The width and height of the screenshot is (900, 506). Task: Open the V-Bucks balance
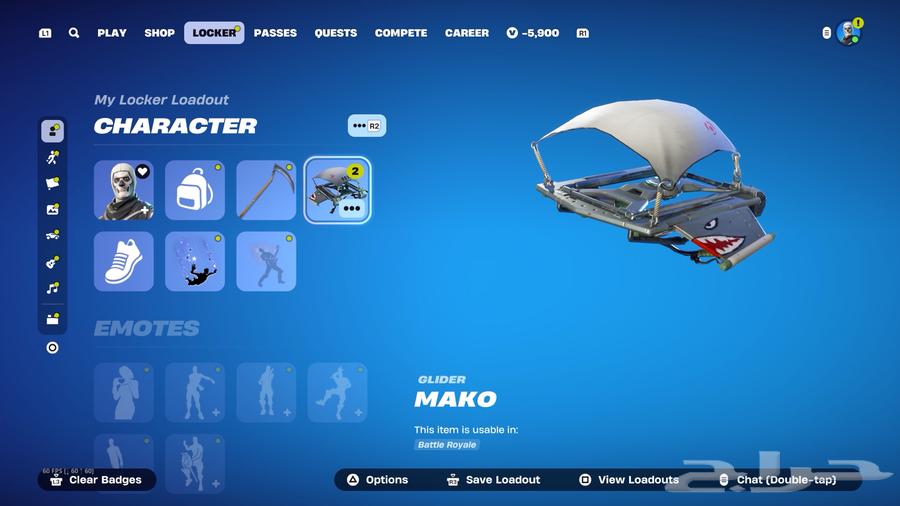click(533, 33)
